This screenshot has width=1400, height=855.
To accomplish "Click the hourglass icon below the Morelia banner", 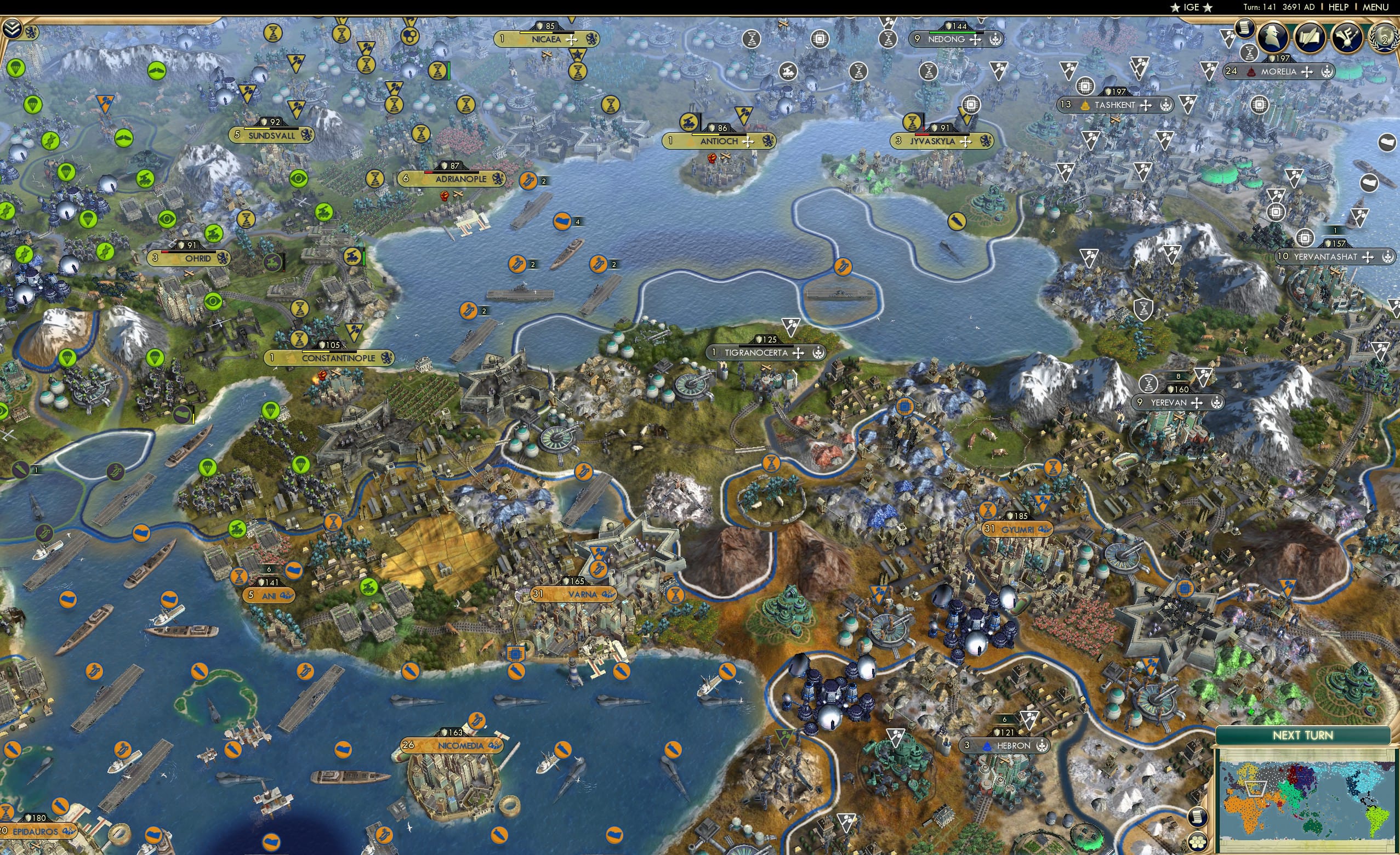I will 1250,54.
